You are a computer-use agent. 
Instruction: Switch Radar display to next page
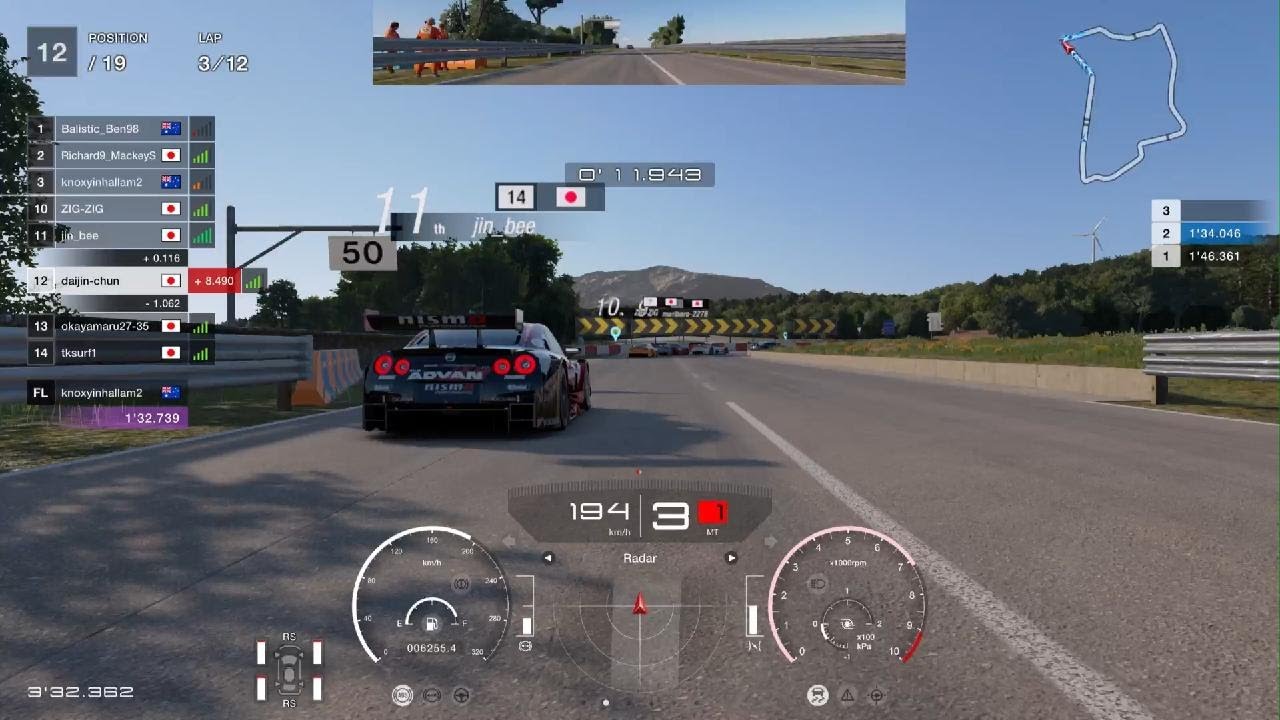(731, 558)
